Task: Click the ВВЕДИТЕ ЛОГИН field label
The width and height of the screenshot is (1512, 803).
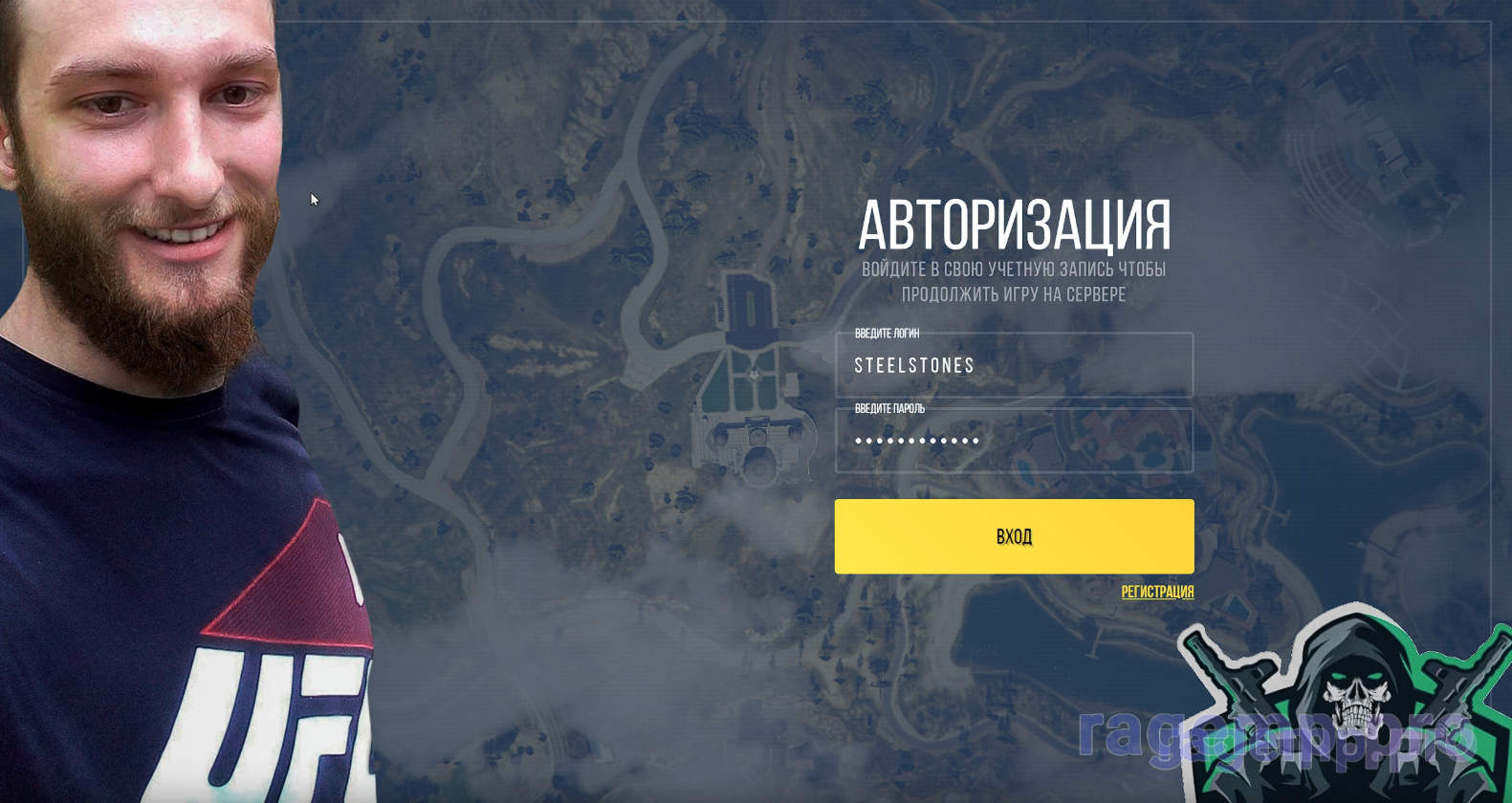Action: pyautogui.click(x=887, y=334)
